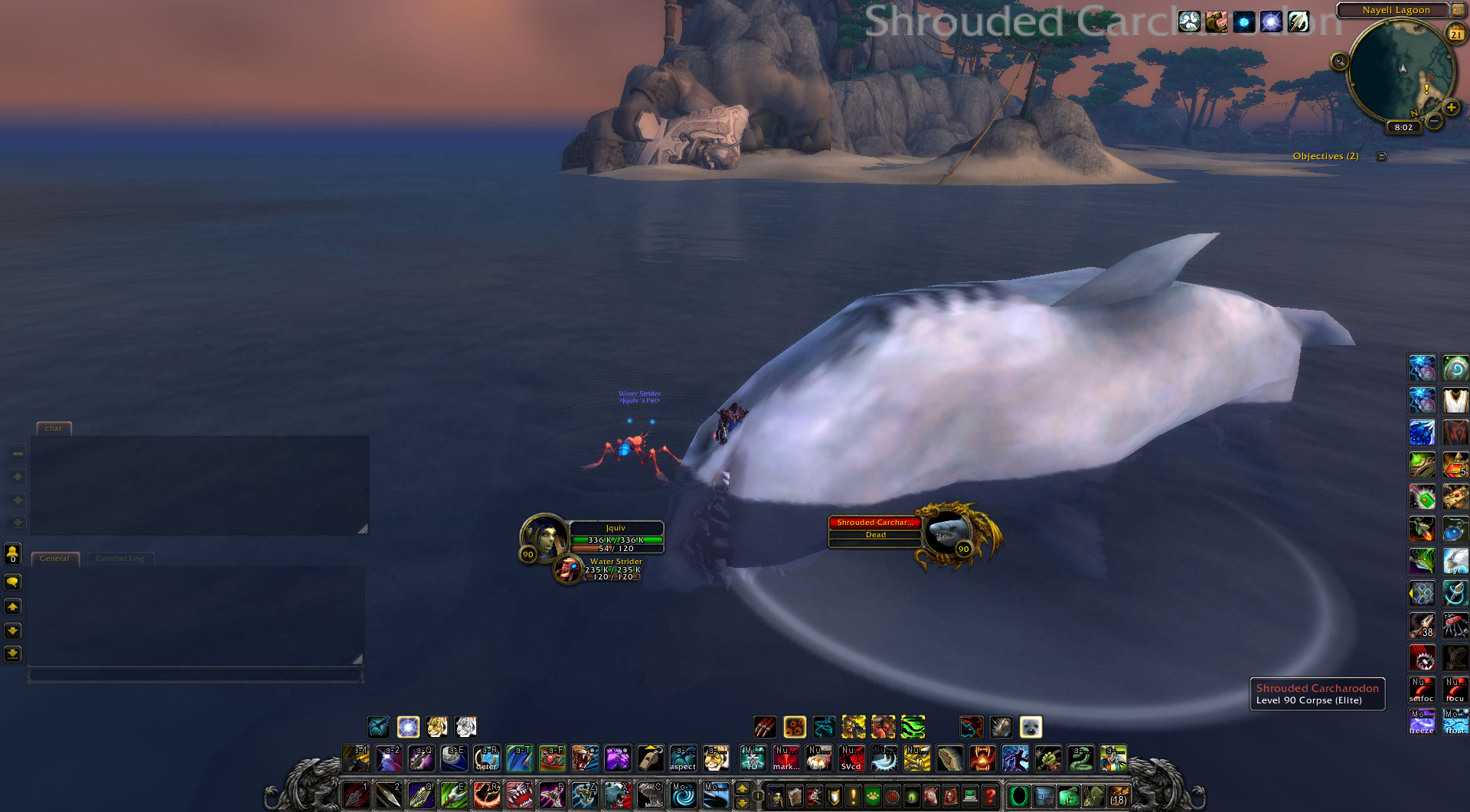Toggle the minimap tracking magnifier button
This screenshot has width=1470, height=812.
pyautogui.click(x=1339, y=61)
